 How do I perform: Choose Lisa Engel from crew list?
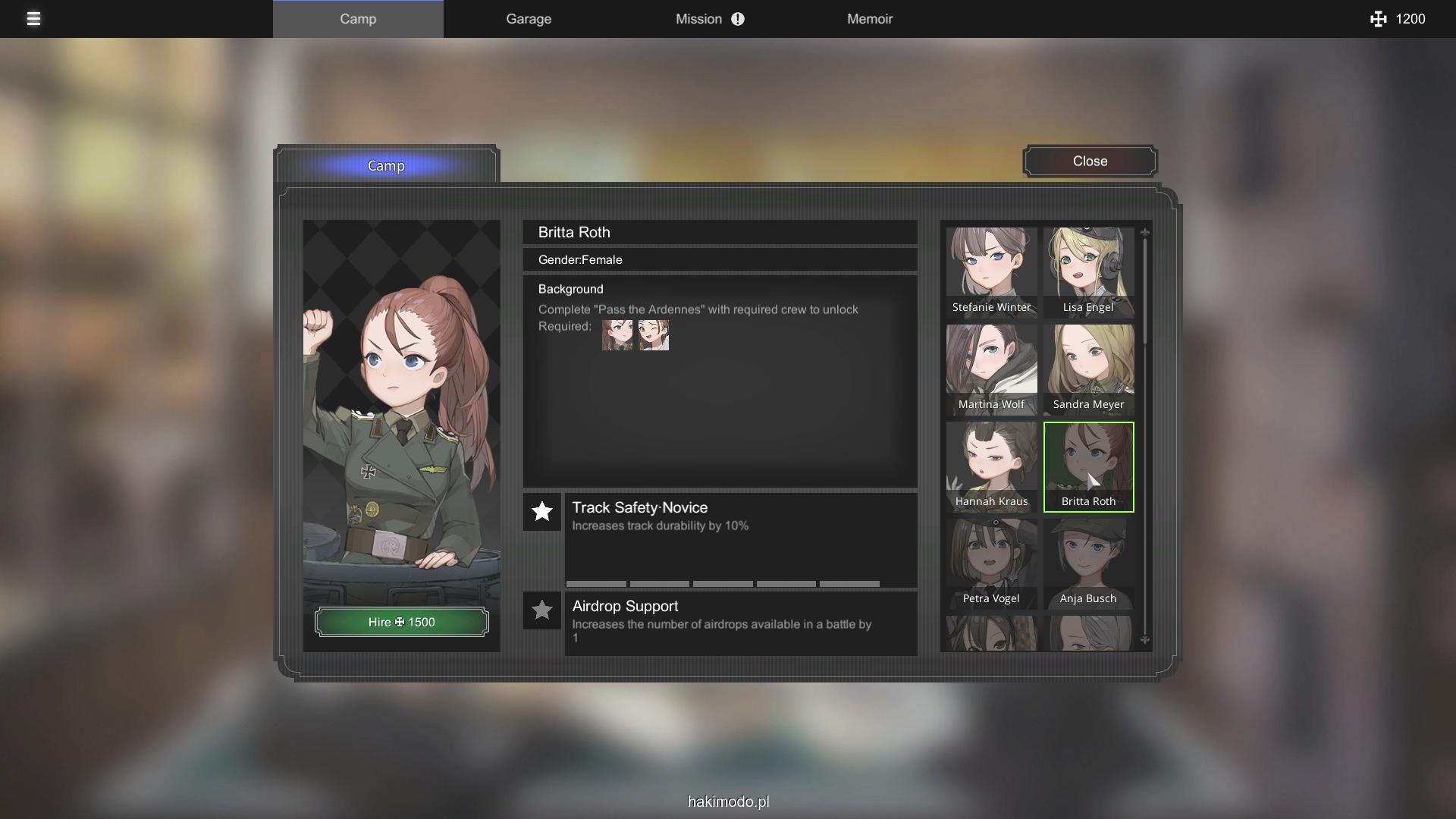1088,271
